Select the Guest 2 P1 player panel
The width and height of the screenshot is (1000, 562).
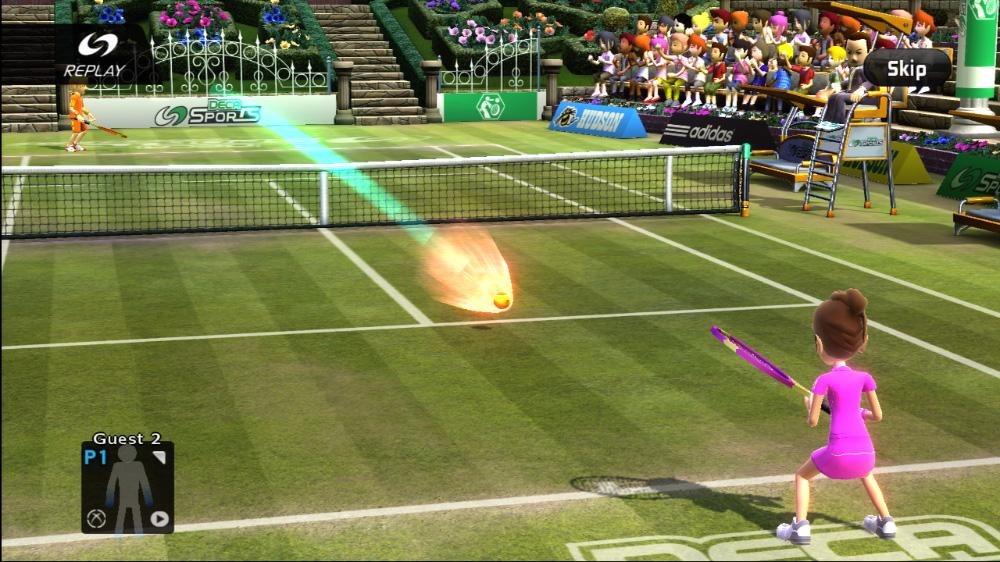click(127, 487)
